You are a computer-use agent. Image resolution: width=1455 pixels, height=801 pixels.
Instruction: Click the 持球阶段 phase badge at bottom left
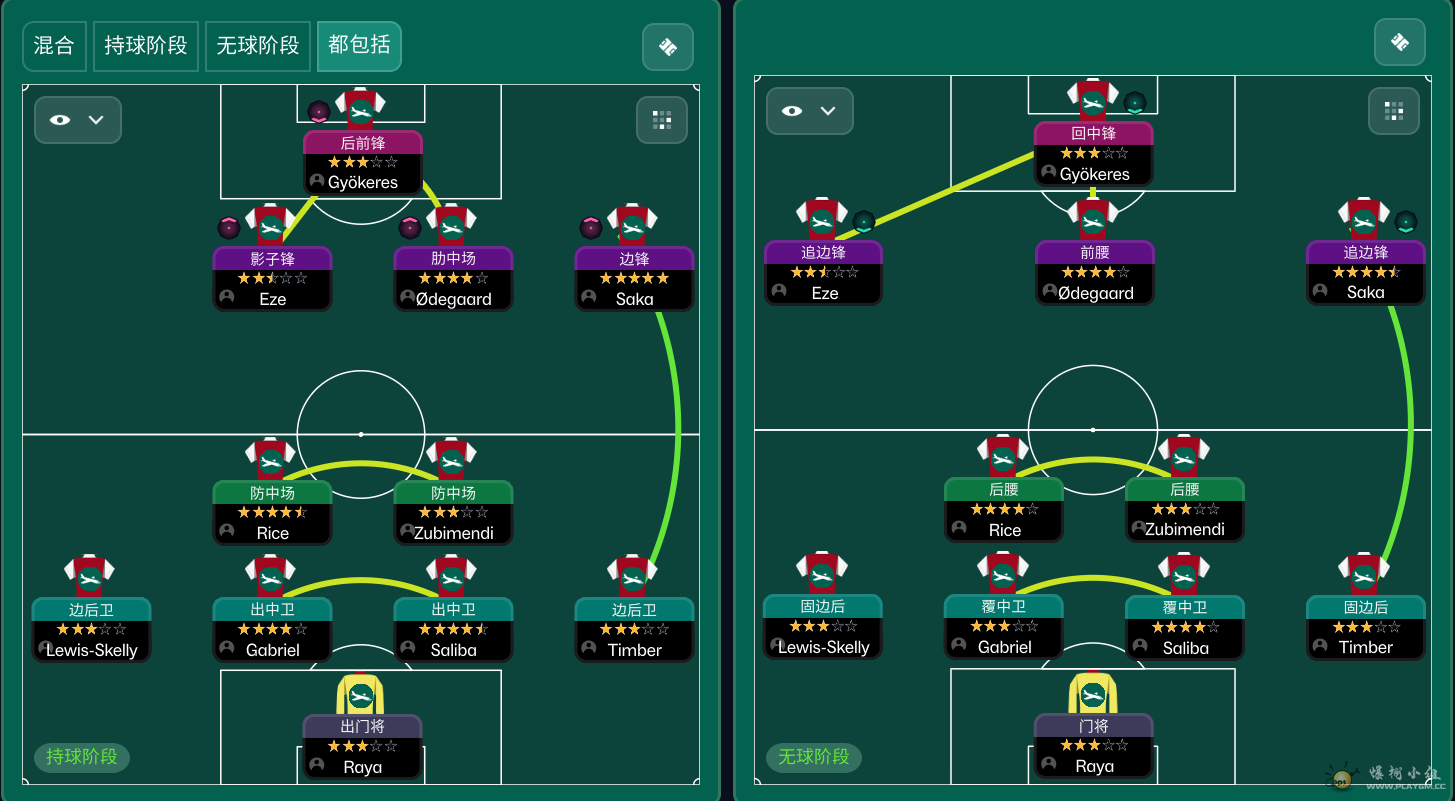81,757
